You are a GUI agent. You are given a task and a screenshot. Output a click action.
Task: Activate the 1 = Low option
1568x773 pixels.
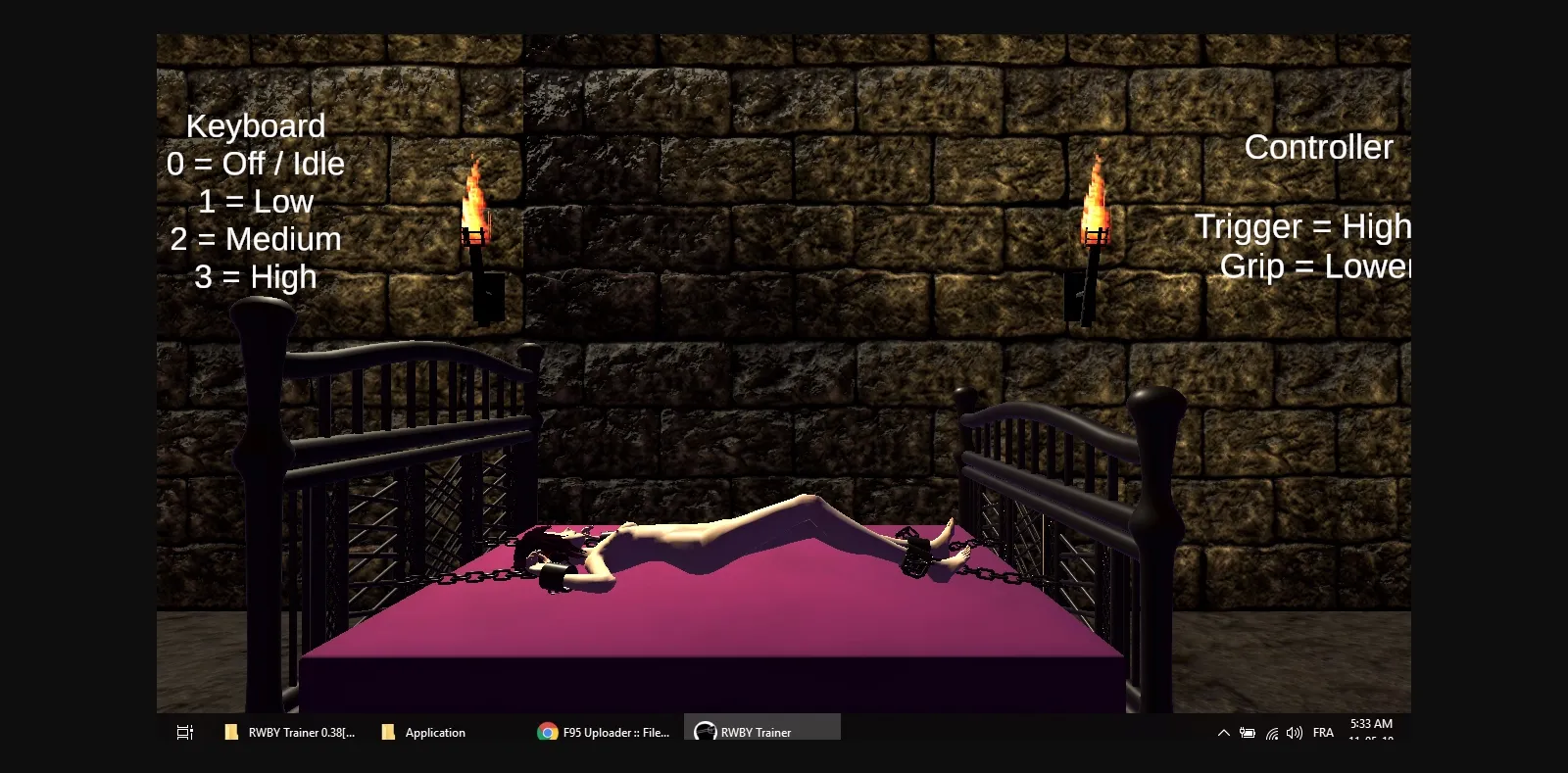[257, 202]
